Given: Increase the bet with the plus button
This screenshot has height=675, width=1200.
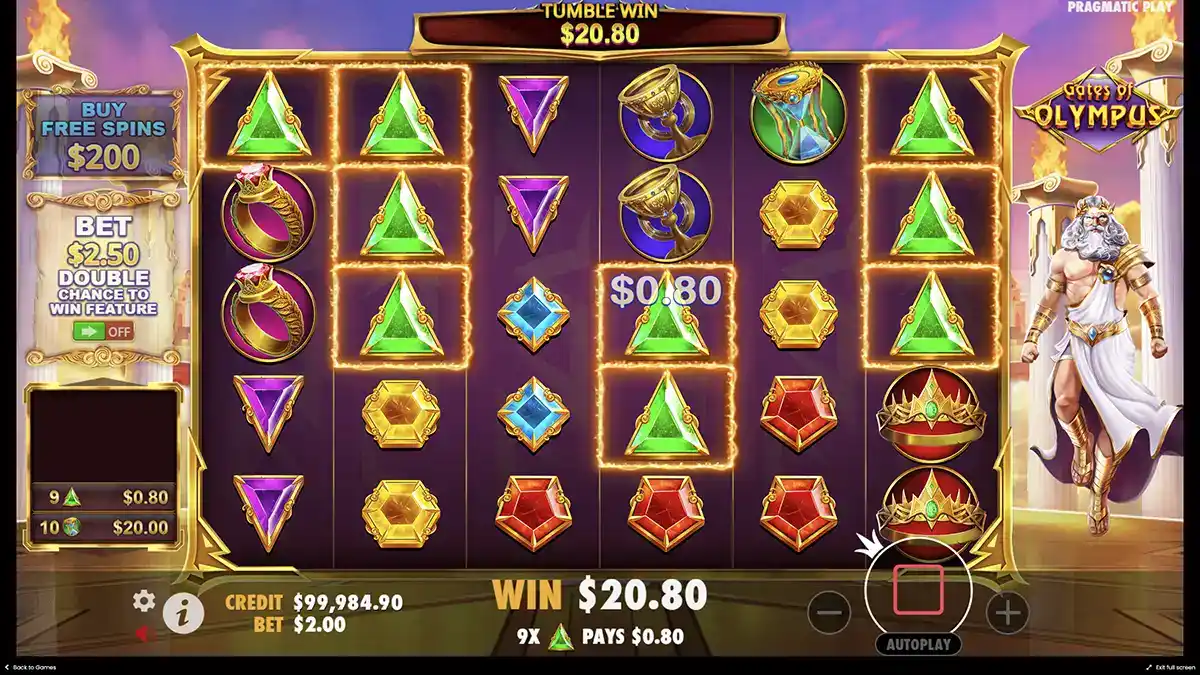Looking at the screenshot, I should (x=1007, y=611).
